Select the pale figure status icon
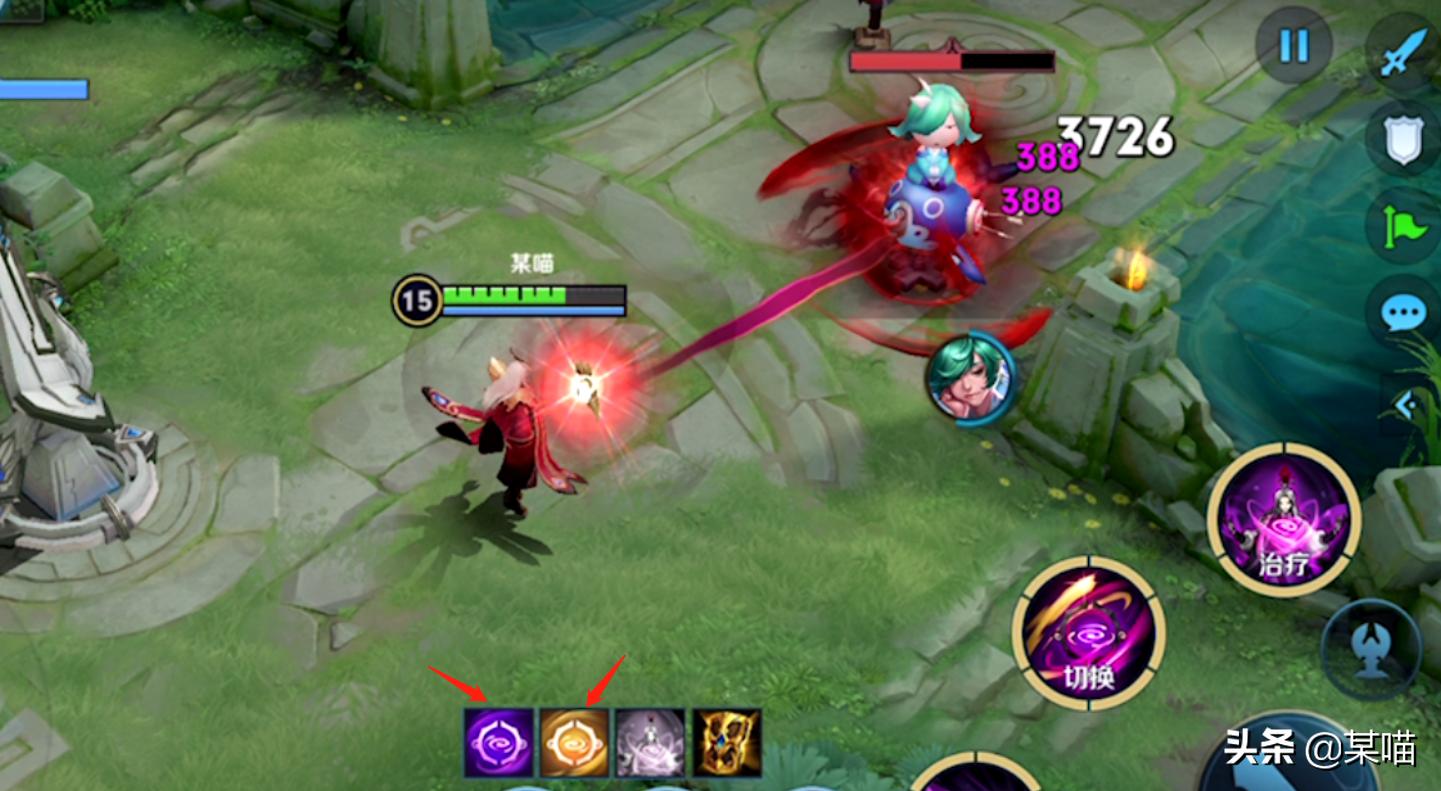Image resolution: width=1441 pixels, height=791 pixels. [x=650, y=743]
